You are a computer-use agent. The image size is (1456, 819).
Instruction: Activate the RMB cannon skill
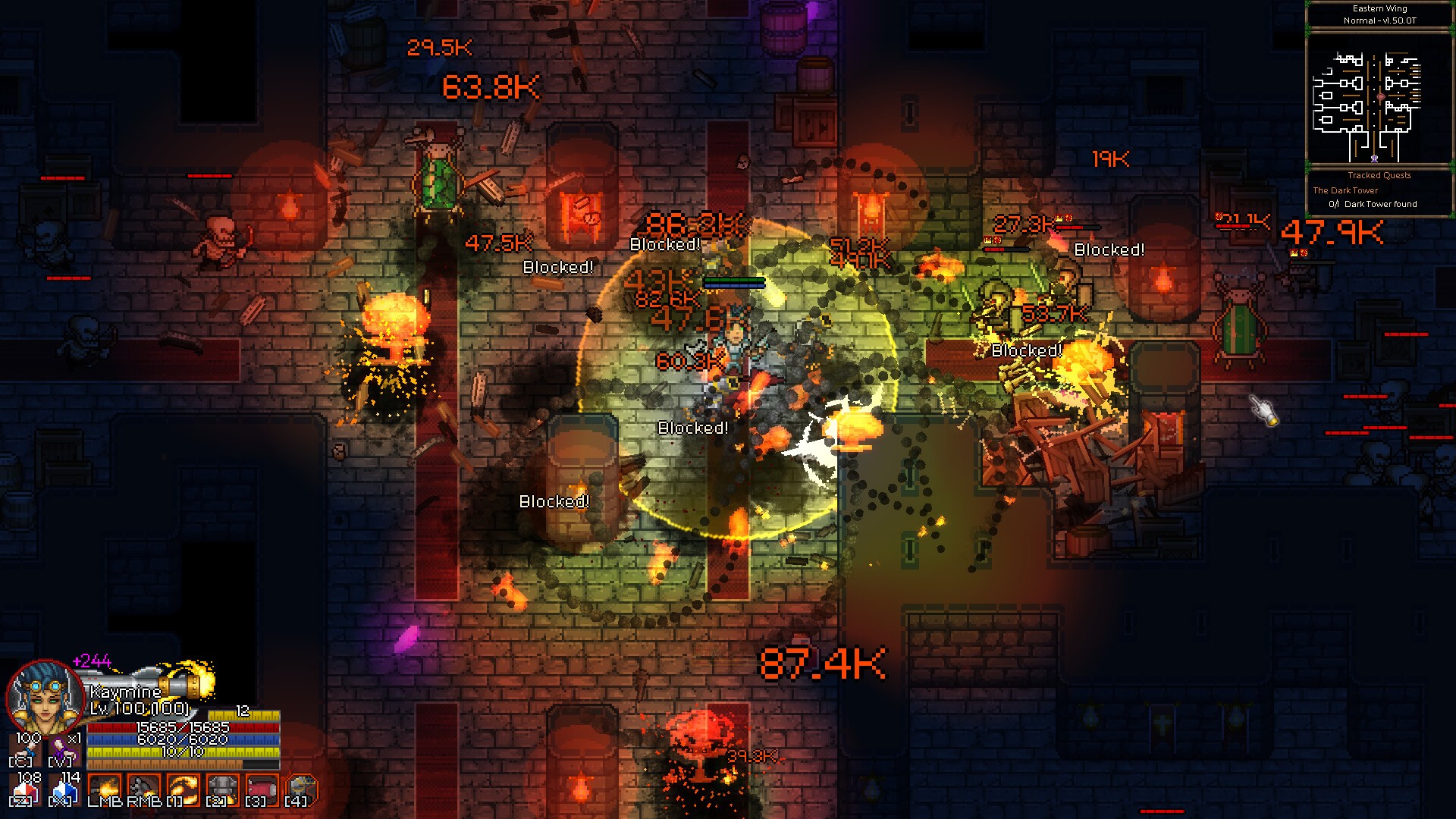143,789
